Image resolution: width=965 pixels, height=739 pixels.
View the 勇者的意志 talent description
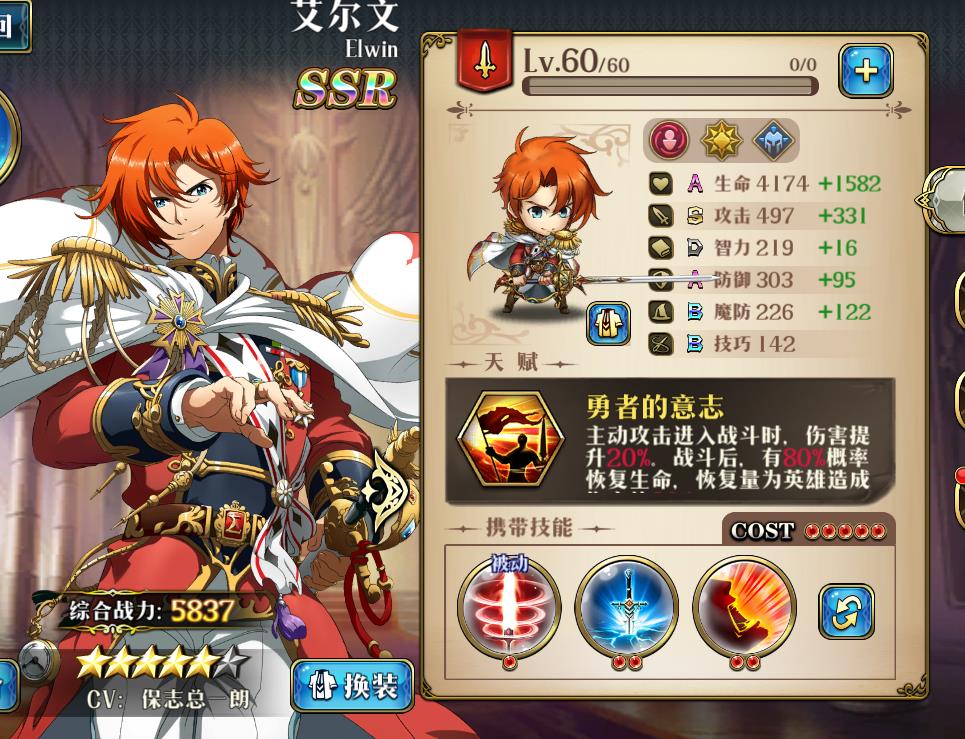[x=670, y=439]
